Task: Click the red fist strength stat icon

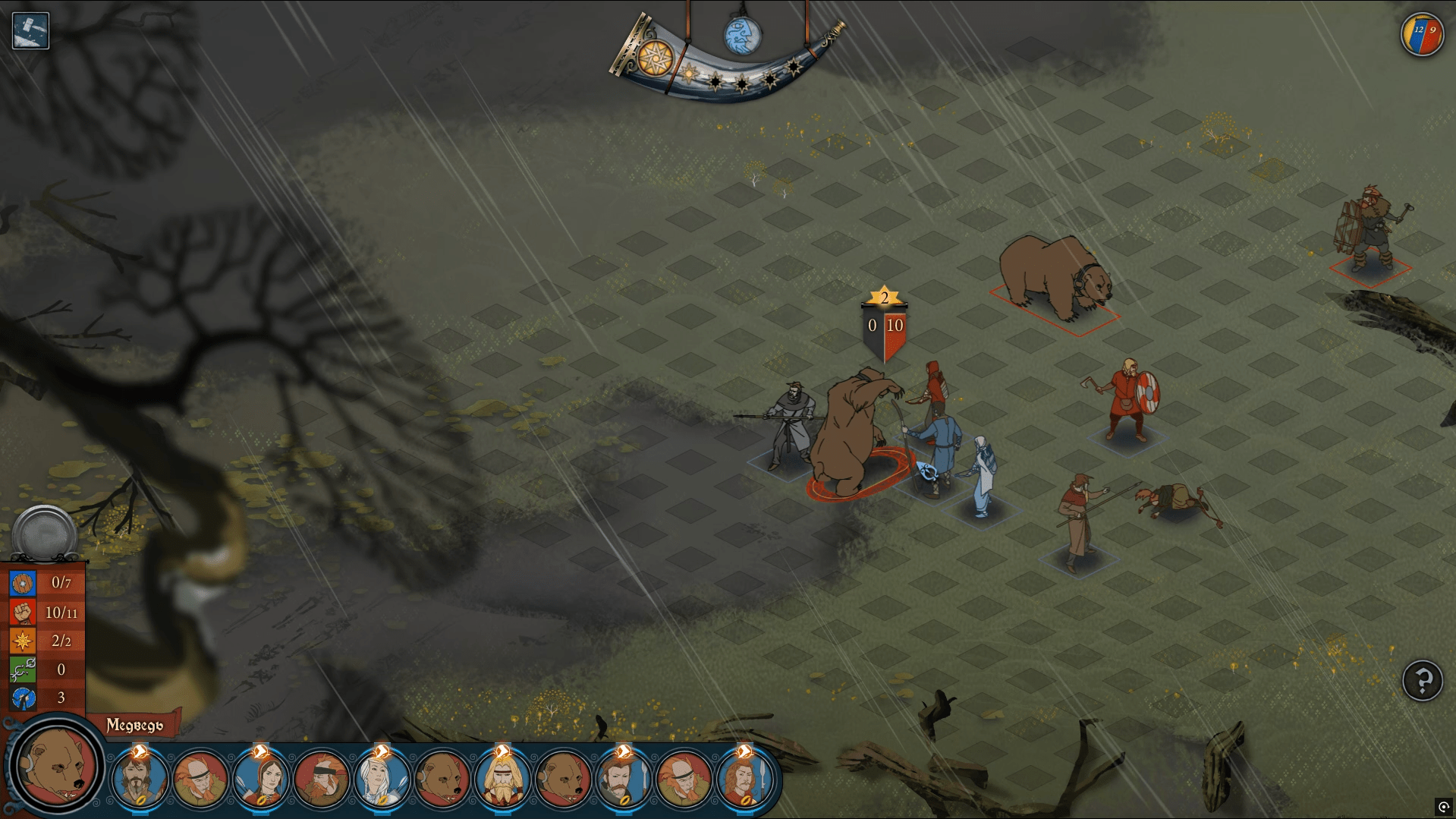Action: tap(23, 612)
